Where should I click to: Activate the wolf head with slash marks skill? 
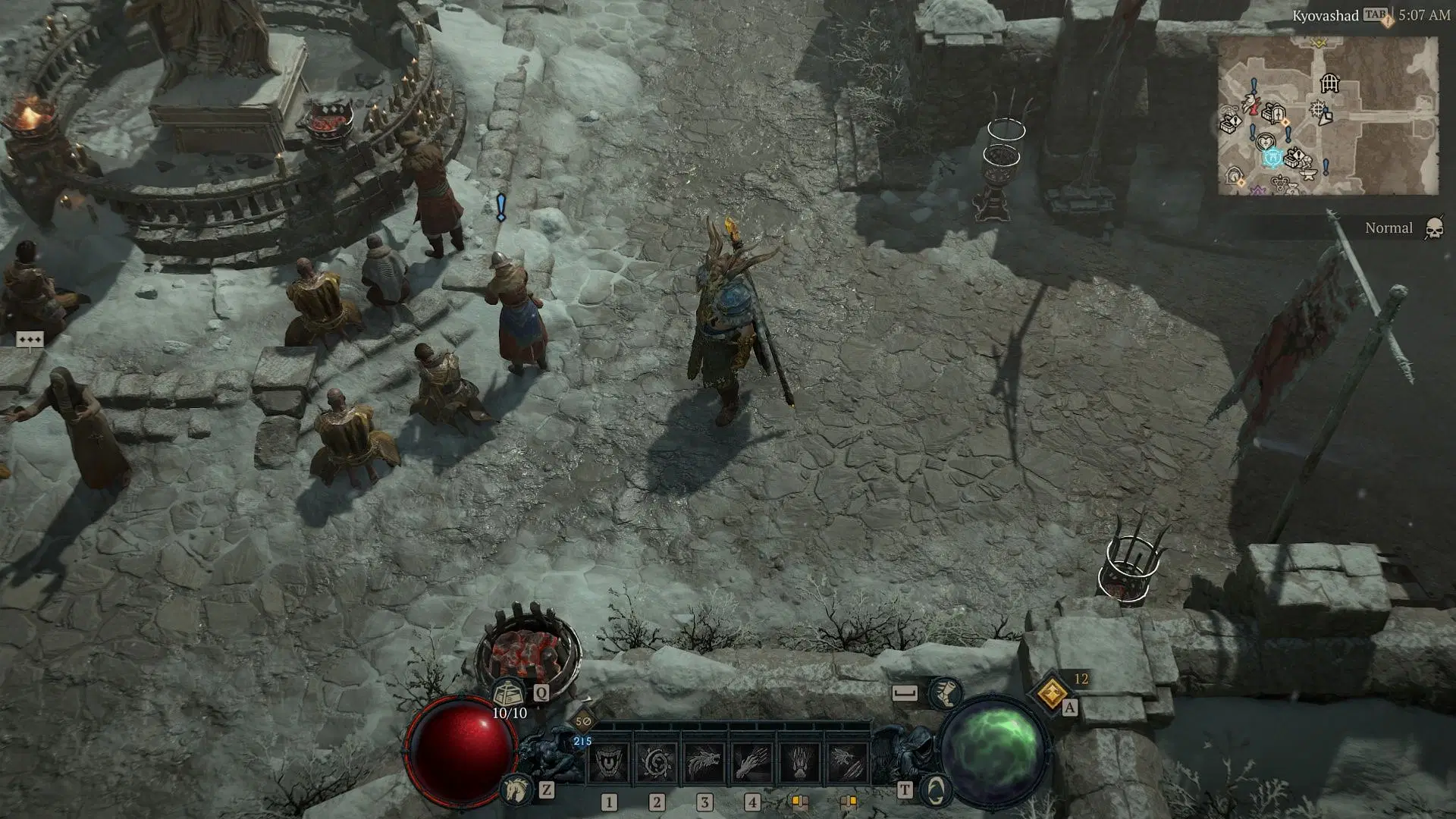(x=846, y=761)
